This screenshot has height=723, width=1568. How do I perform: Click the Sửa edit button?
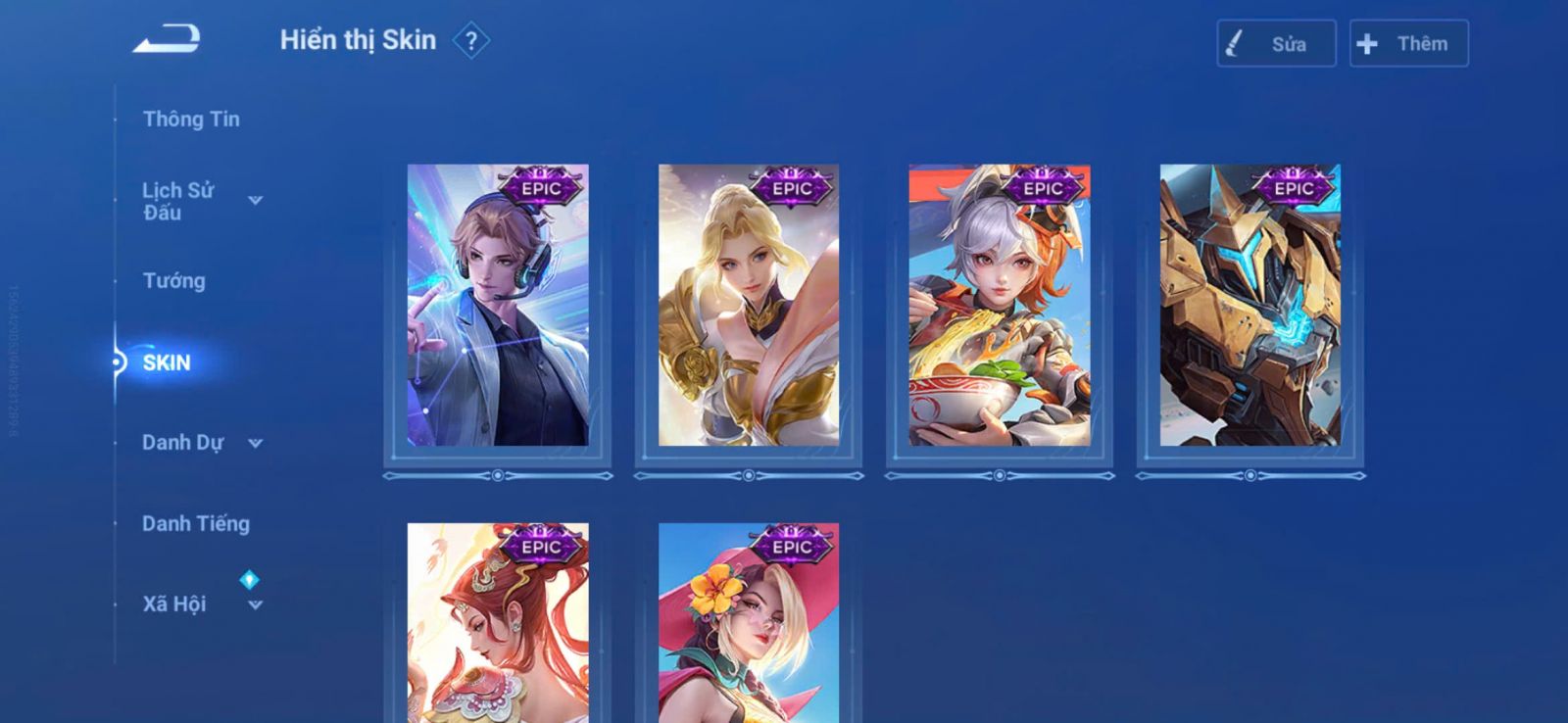pyautogui.click(x=1275, y=44)
